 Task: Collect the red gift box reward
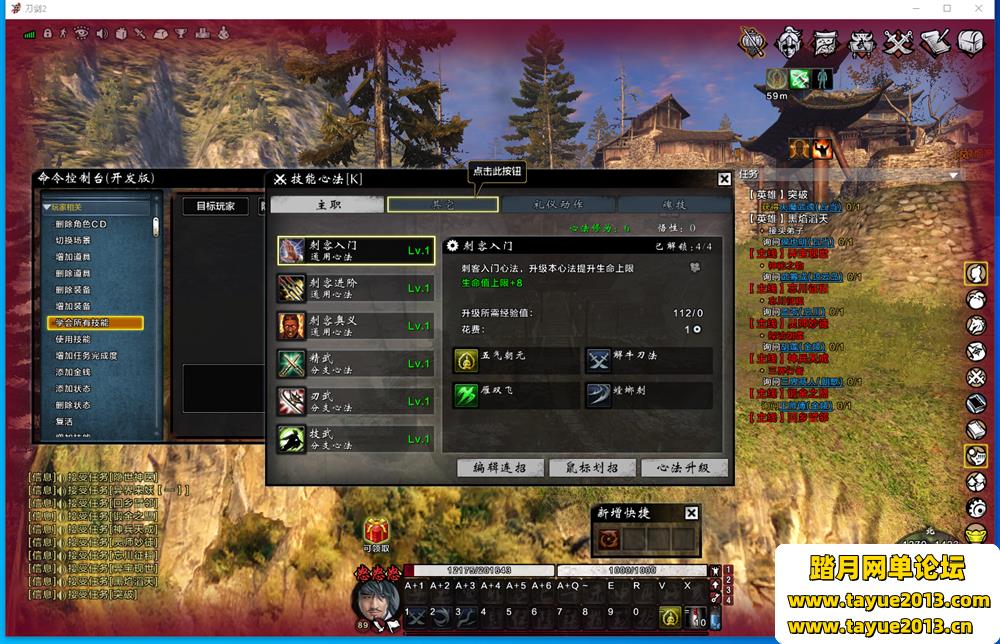pyautogui.click(x=376, y=530)
